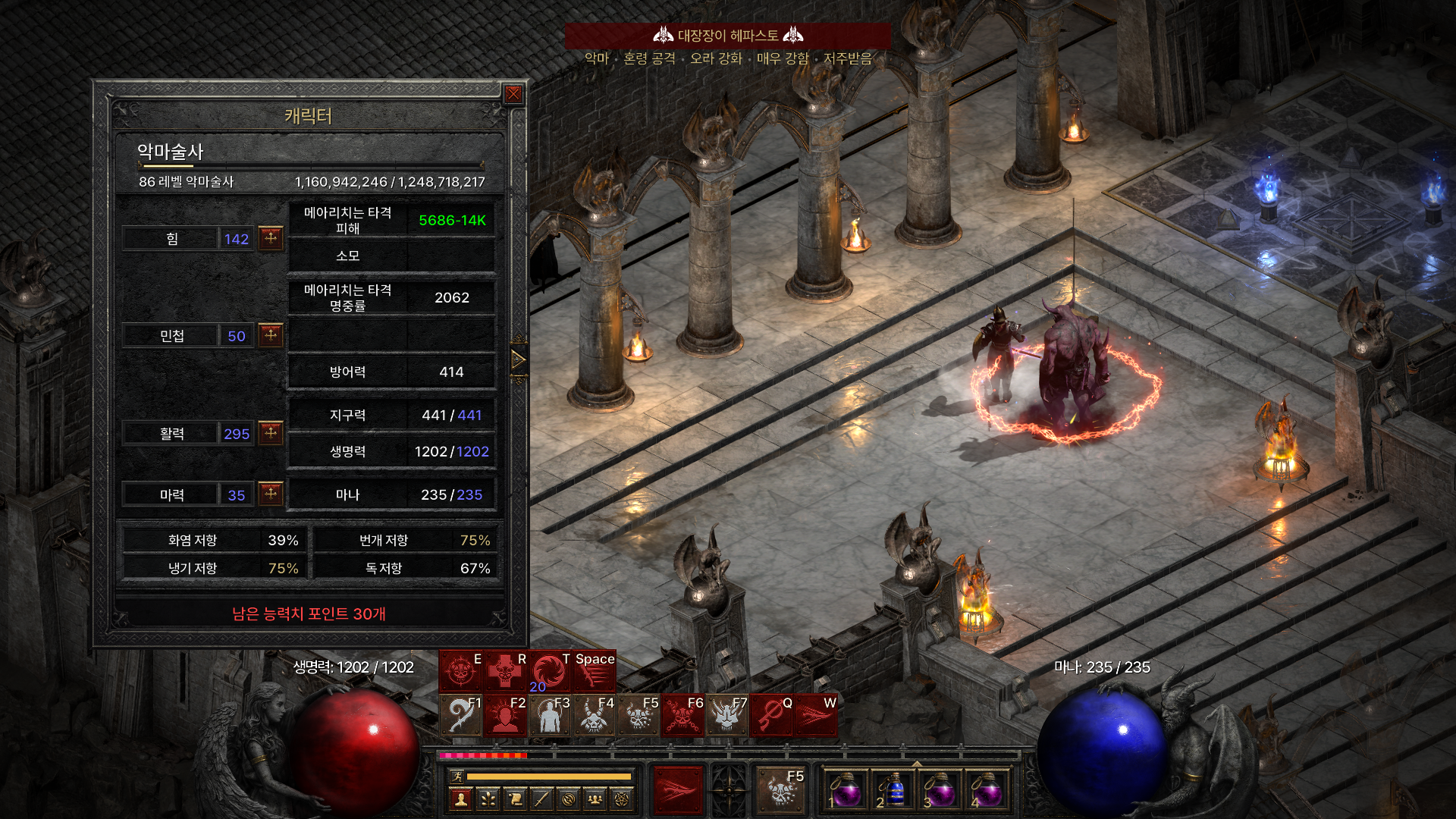
Task: Expand the panel with the side arrow
Action: tap(519, 359)
